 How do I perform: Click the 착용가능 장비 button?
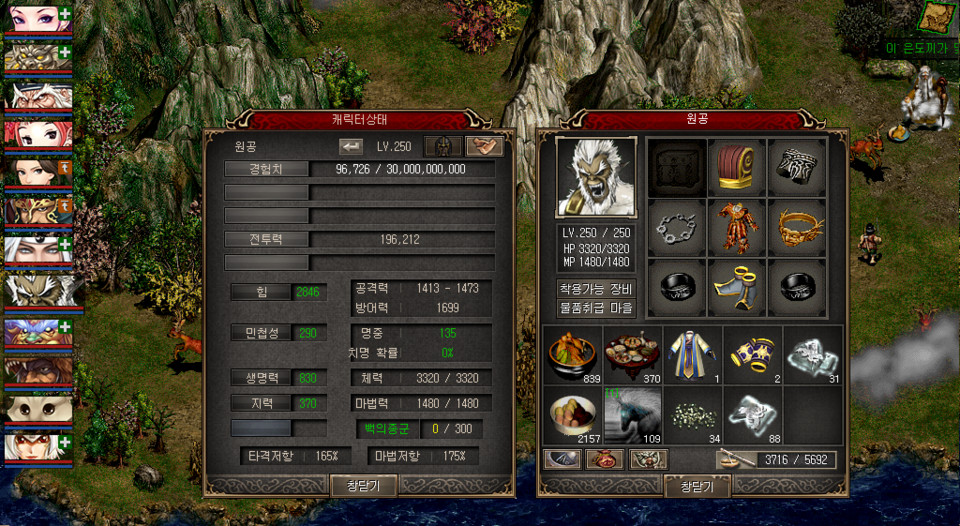pyautogui.click(x=596, y=289)
